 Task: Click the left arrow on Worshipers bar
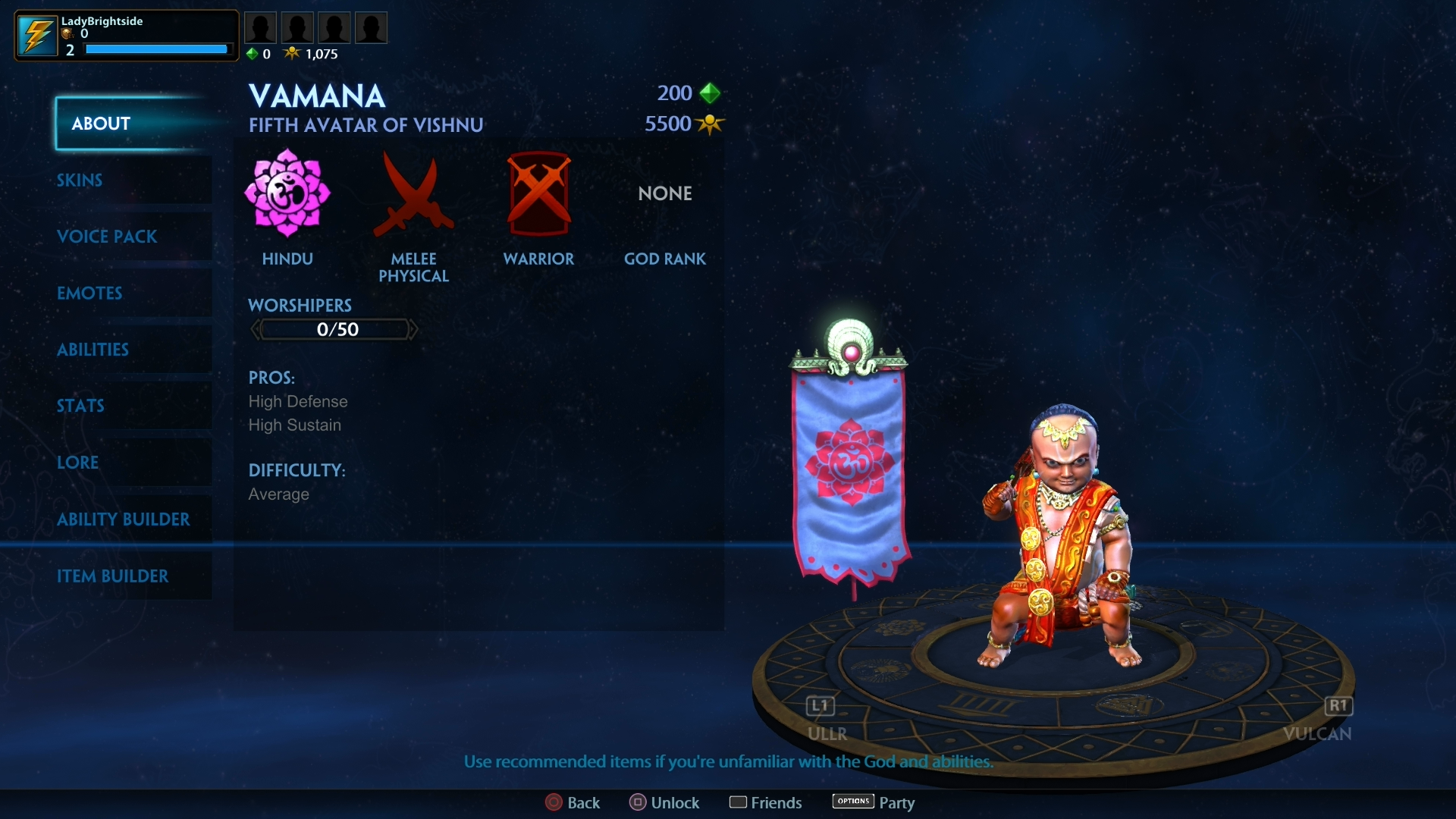pos(255,328)
